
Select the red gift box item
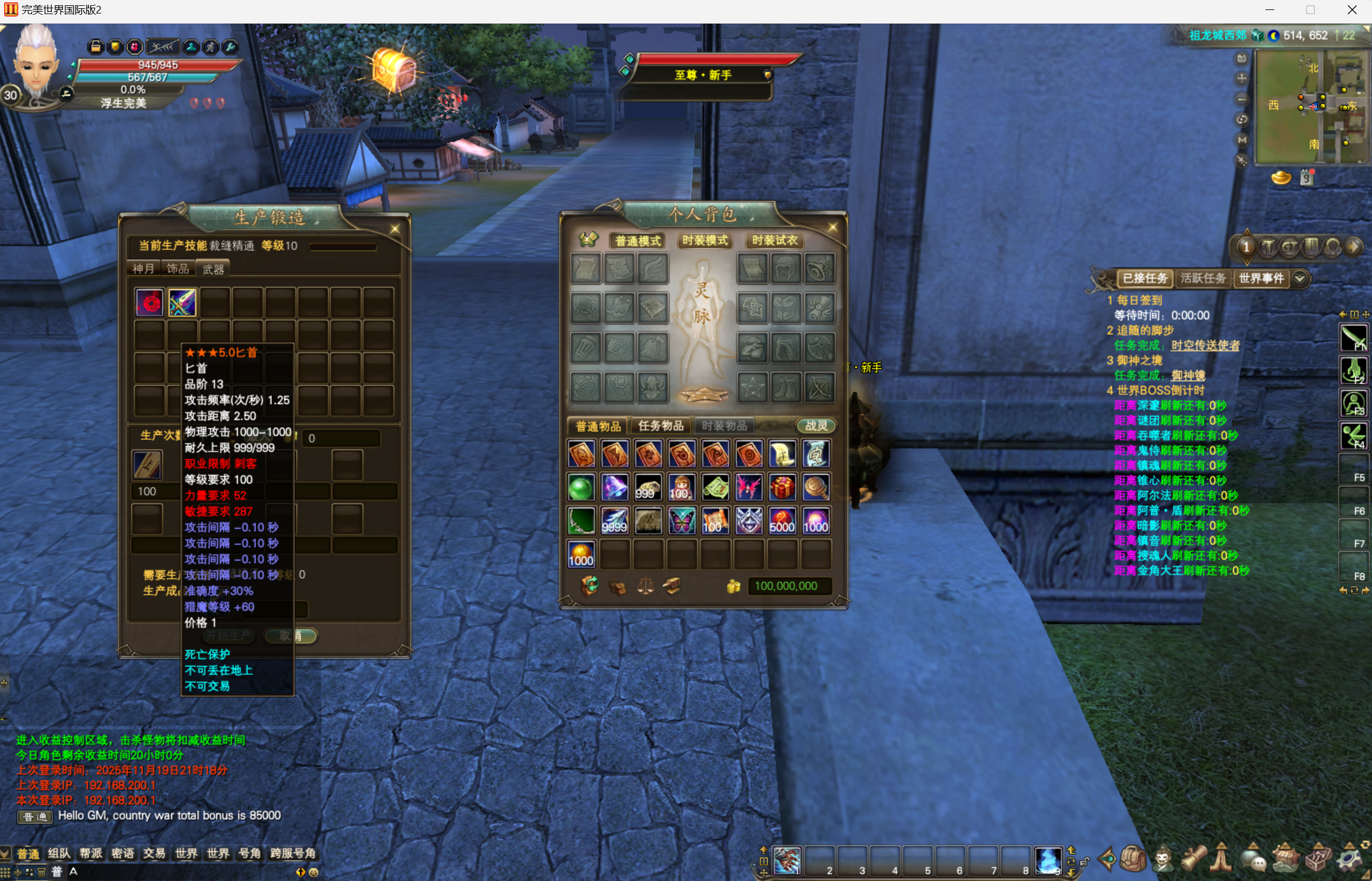click(782, 488)
